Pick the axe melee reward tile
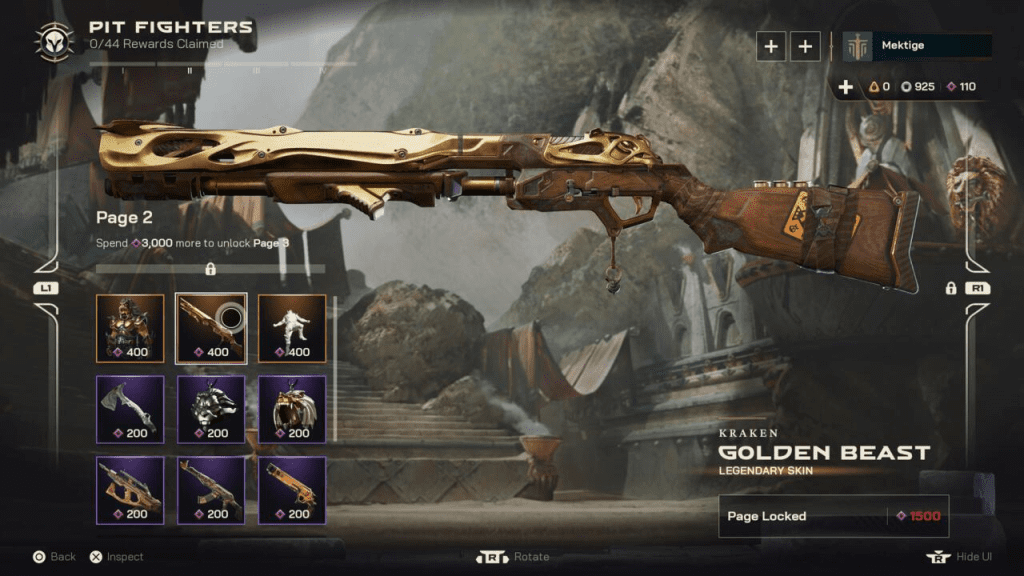 click(x=130, y=409)
